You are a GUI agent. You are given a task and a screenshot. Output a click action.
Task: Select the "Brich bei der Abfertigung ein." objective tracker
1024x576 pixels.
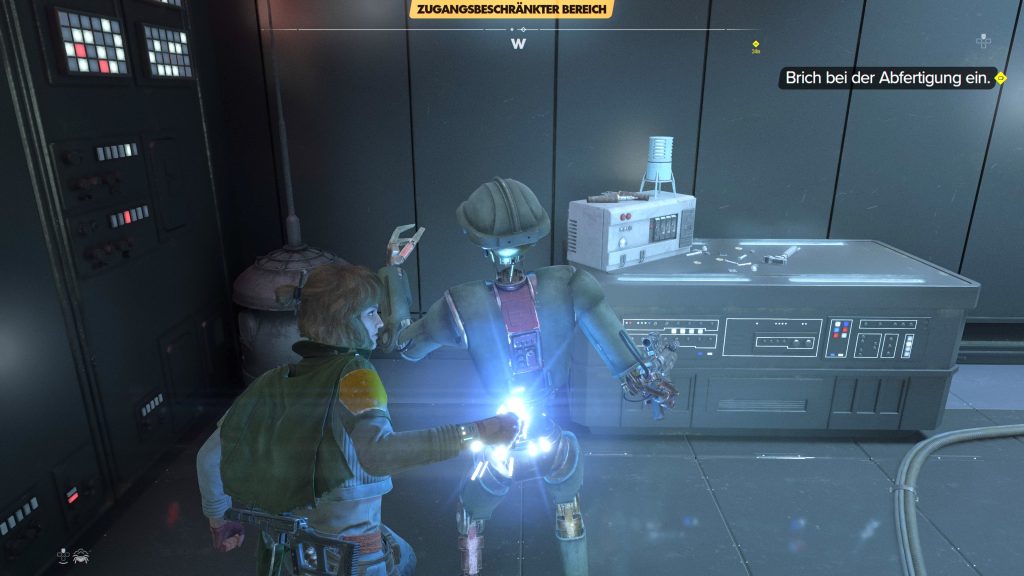[x=891, y=78]
